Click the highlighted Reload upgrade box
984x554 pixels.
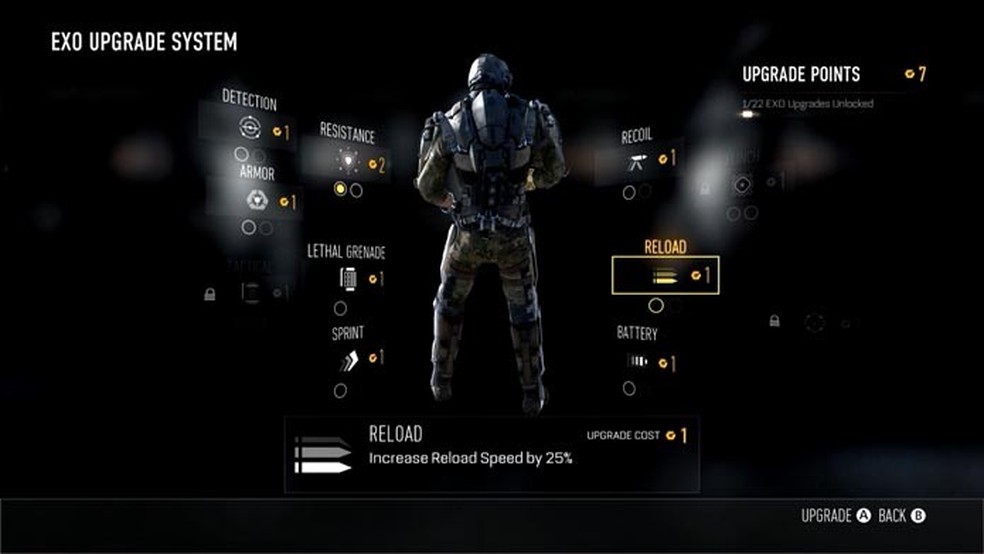point(665,276)
